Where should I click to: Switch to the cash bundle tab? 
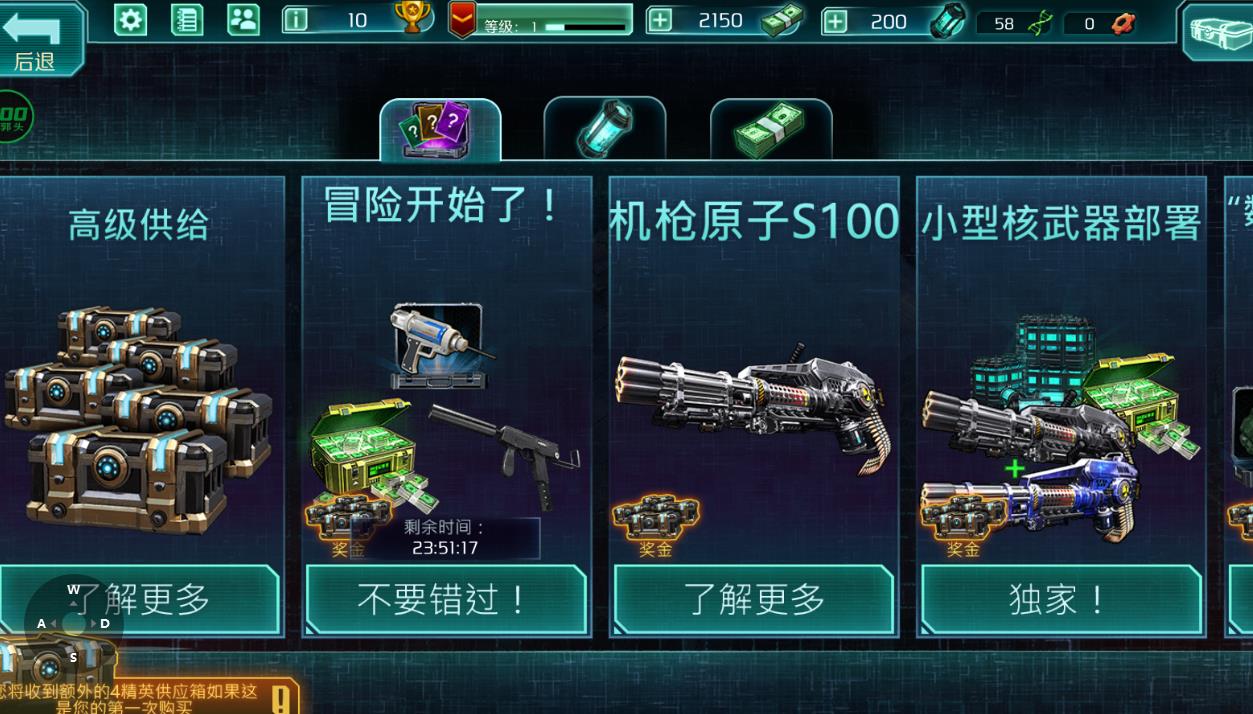(770, 130)
